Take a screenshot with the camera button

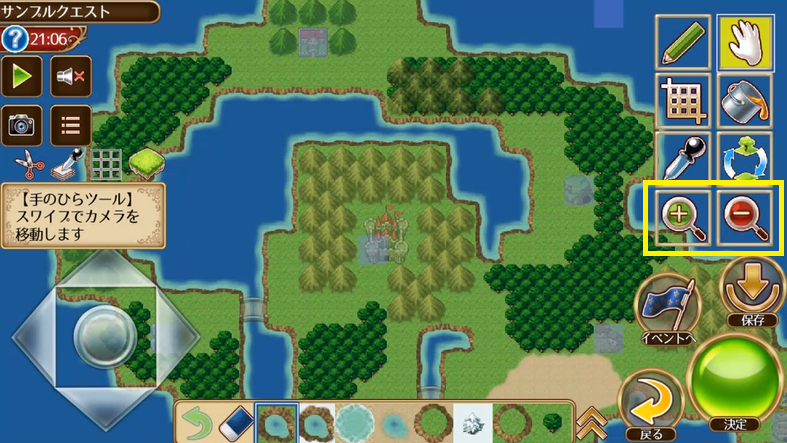coord(22,125)
